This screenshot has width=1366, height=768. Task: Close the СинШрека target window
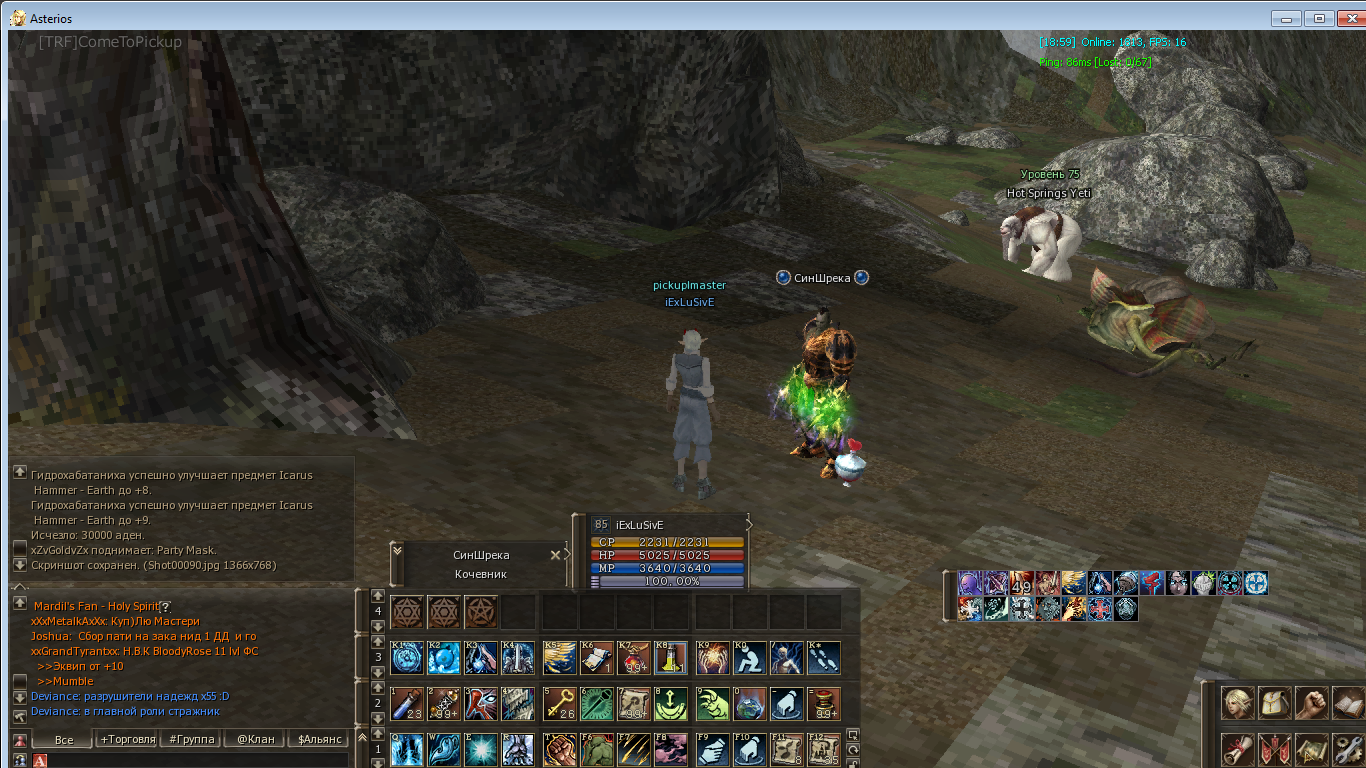[556, 555]
